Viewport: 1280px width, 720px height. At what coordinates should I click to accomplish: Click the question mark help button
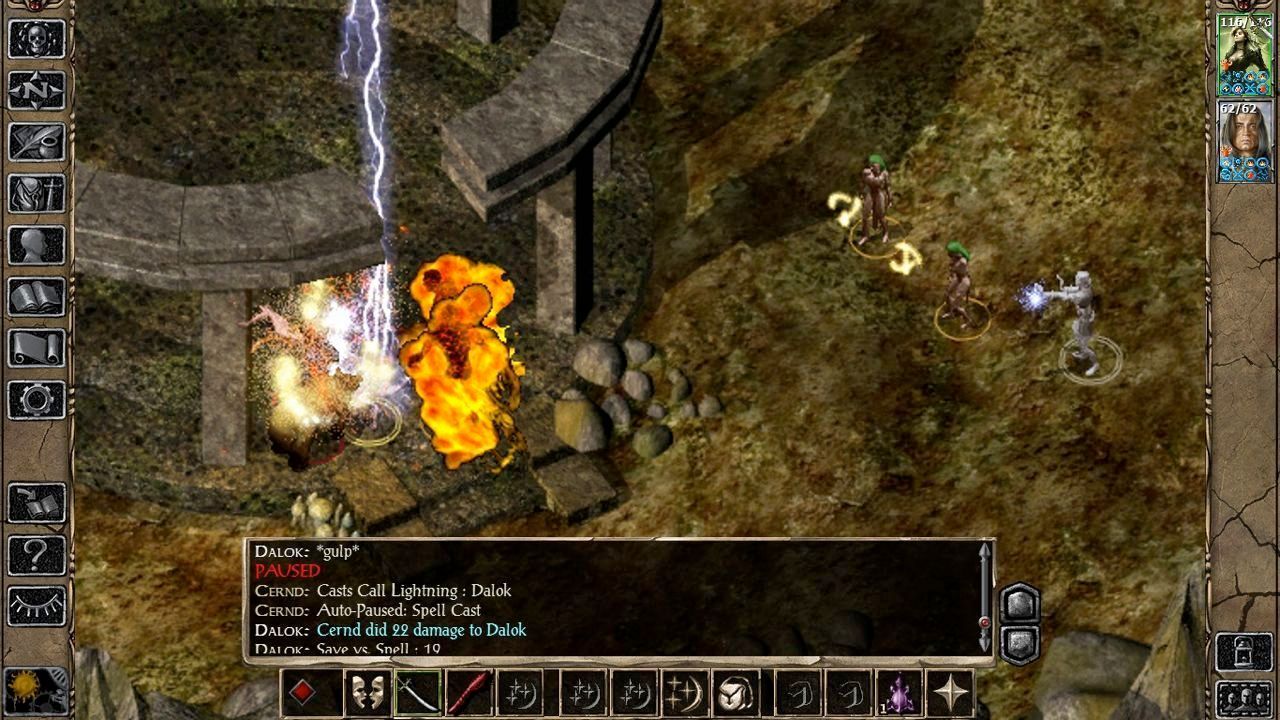pyautogui.click(x=37, y=555)
